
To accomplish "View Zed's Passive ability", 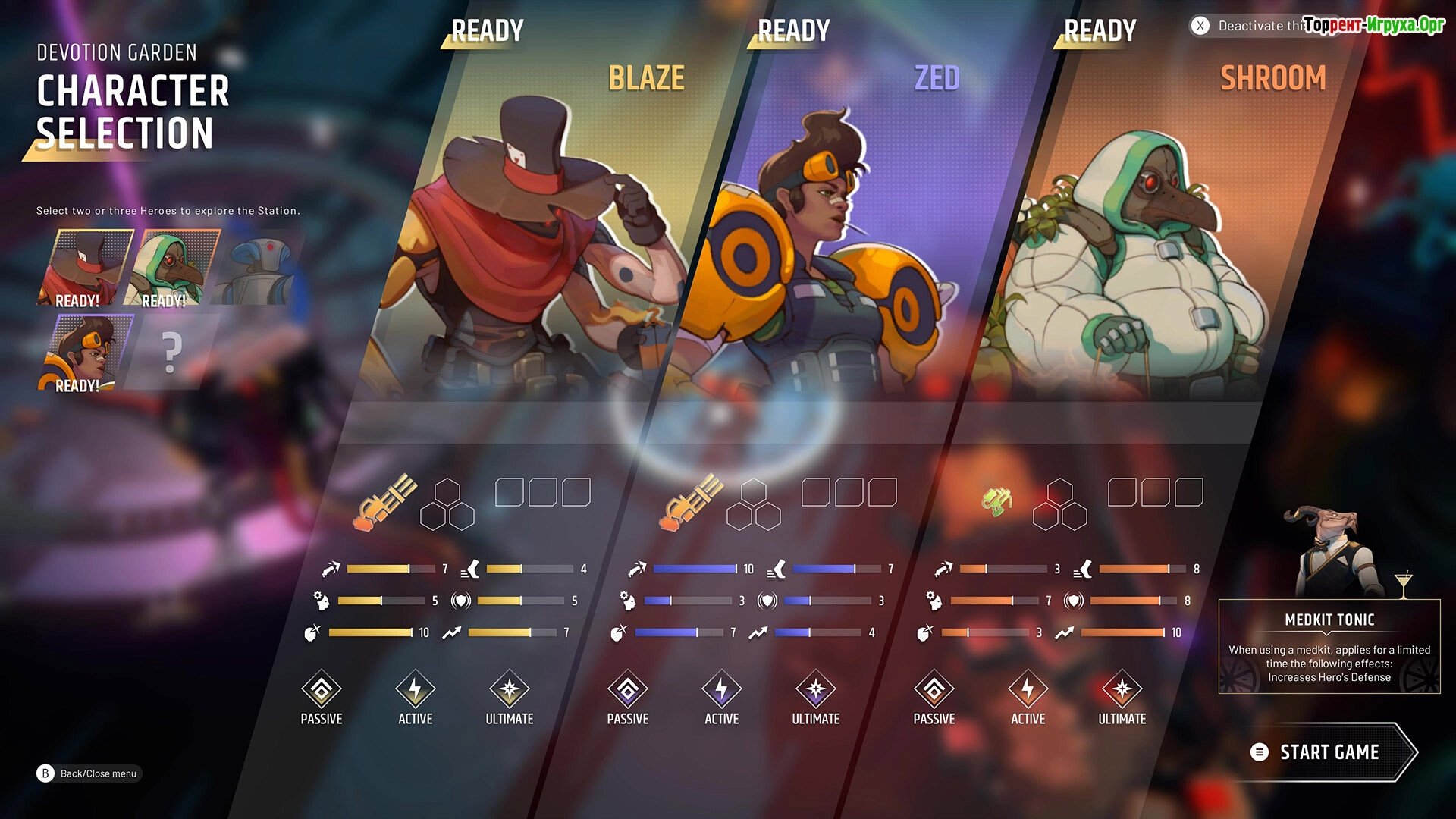I will click(x=628, y=698).
